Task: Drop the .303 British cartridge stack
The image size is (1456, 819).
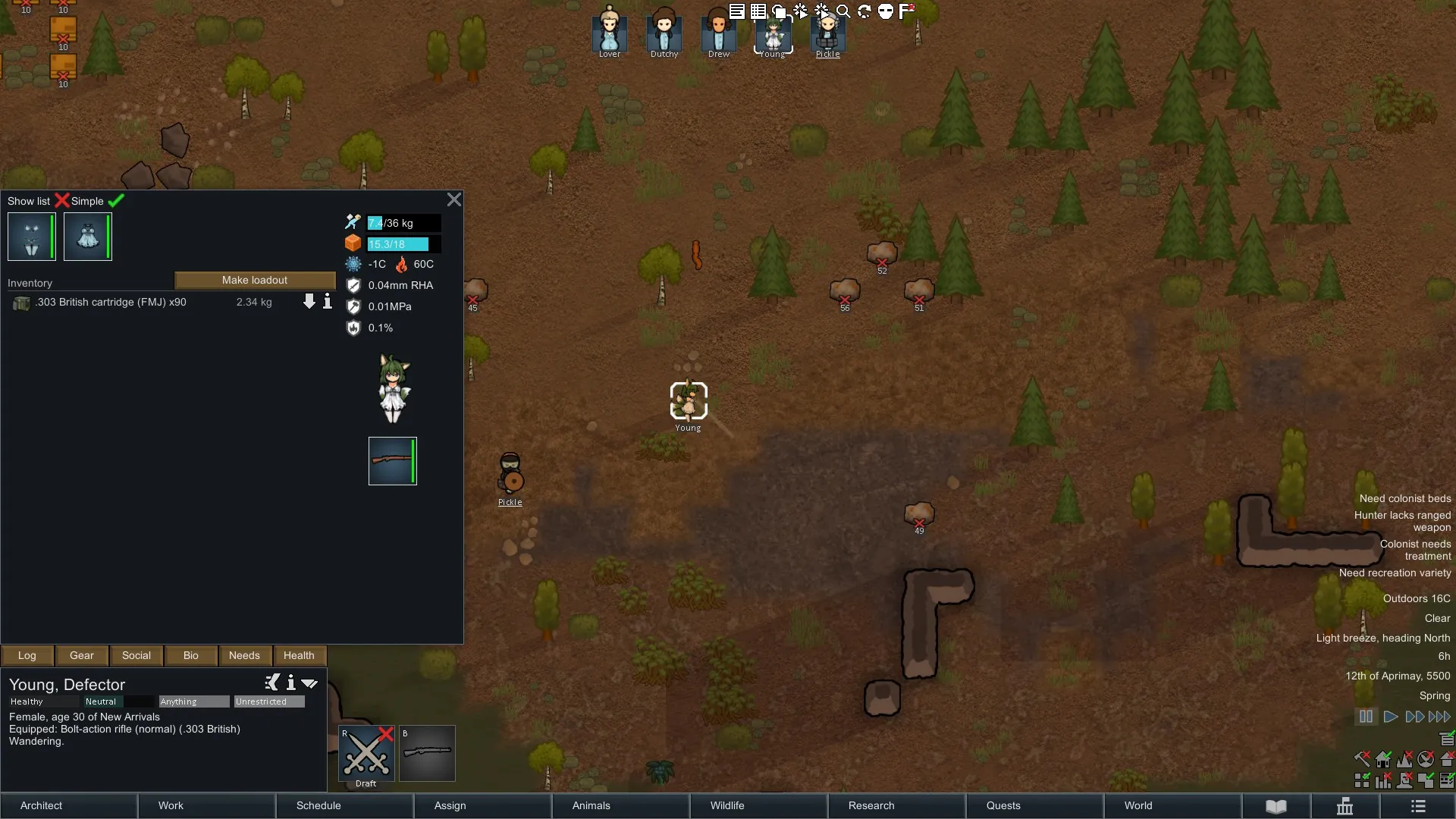Action: click(x=309, y=302)
